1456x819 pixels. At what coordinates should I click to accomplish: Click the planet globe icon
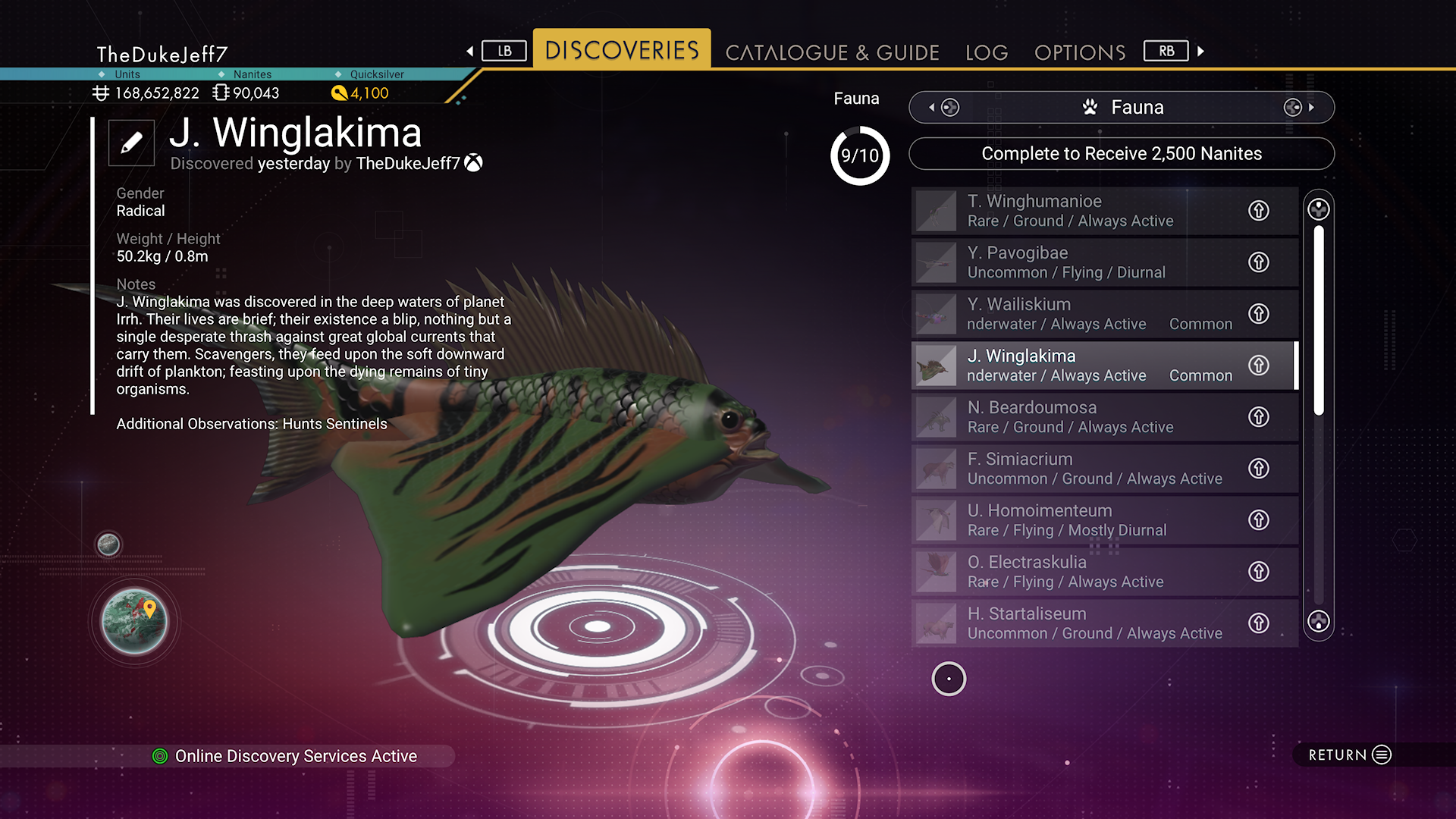point(135,622)
